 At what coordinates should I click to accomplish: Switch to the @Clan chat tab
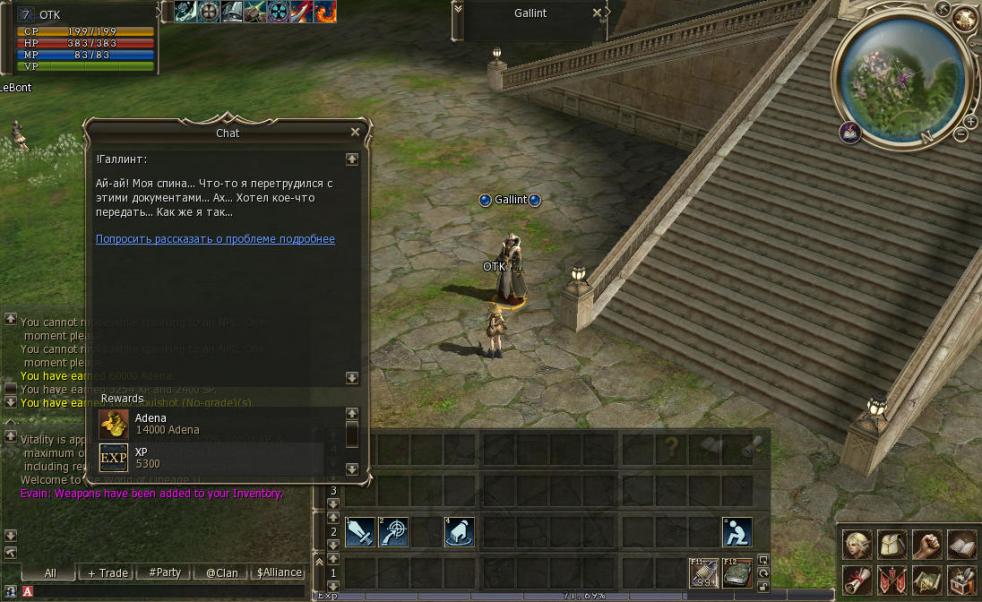221,573
